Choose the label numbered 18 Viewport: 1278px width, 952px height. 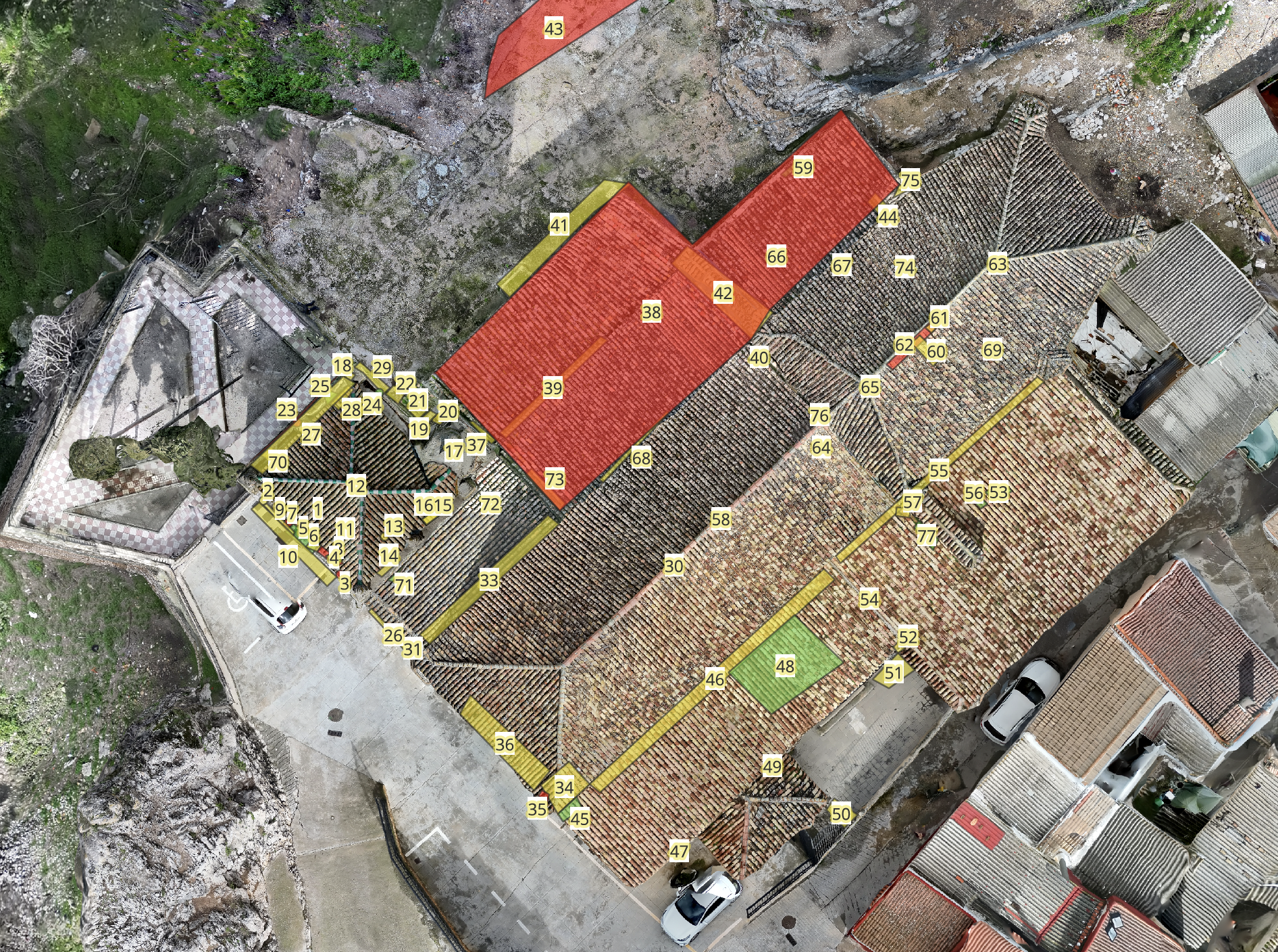point(342,366)
